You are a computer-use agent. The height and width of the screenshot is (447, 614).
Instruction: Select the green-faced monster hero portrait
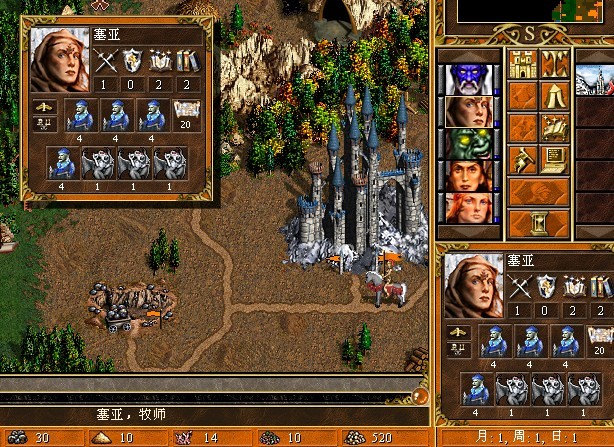pyautogui.click(x=467, y=142)
